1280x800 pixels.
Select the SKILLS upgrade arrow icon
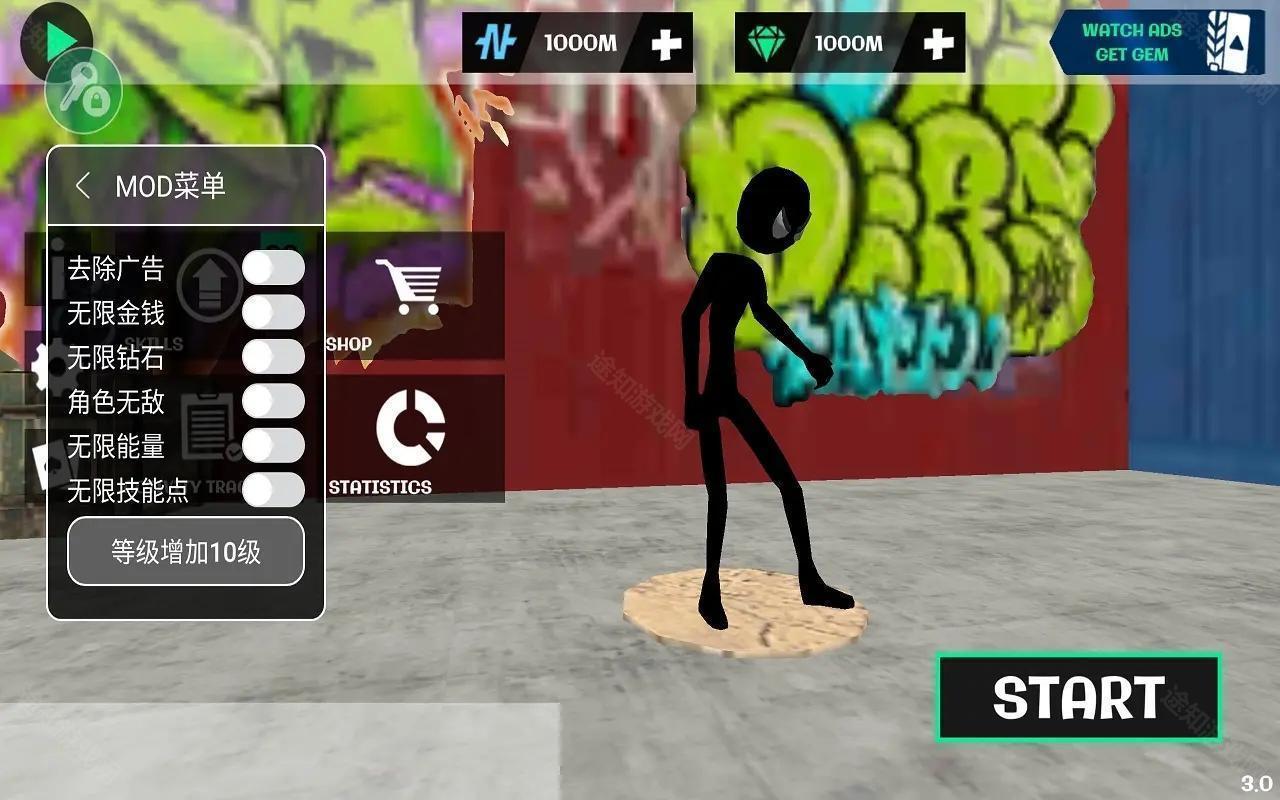pyautogui.click(x=211, y=283)
